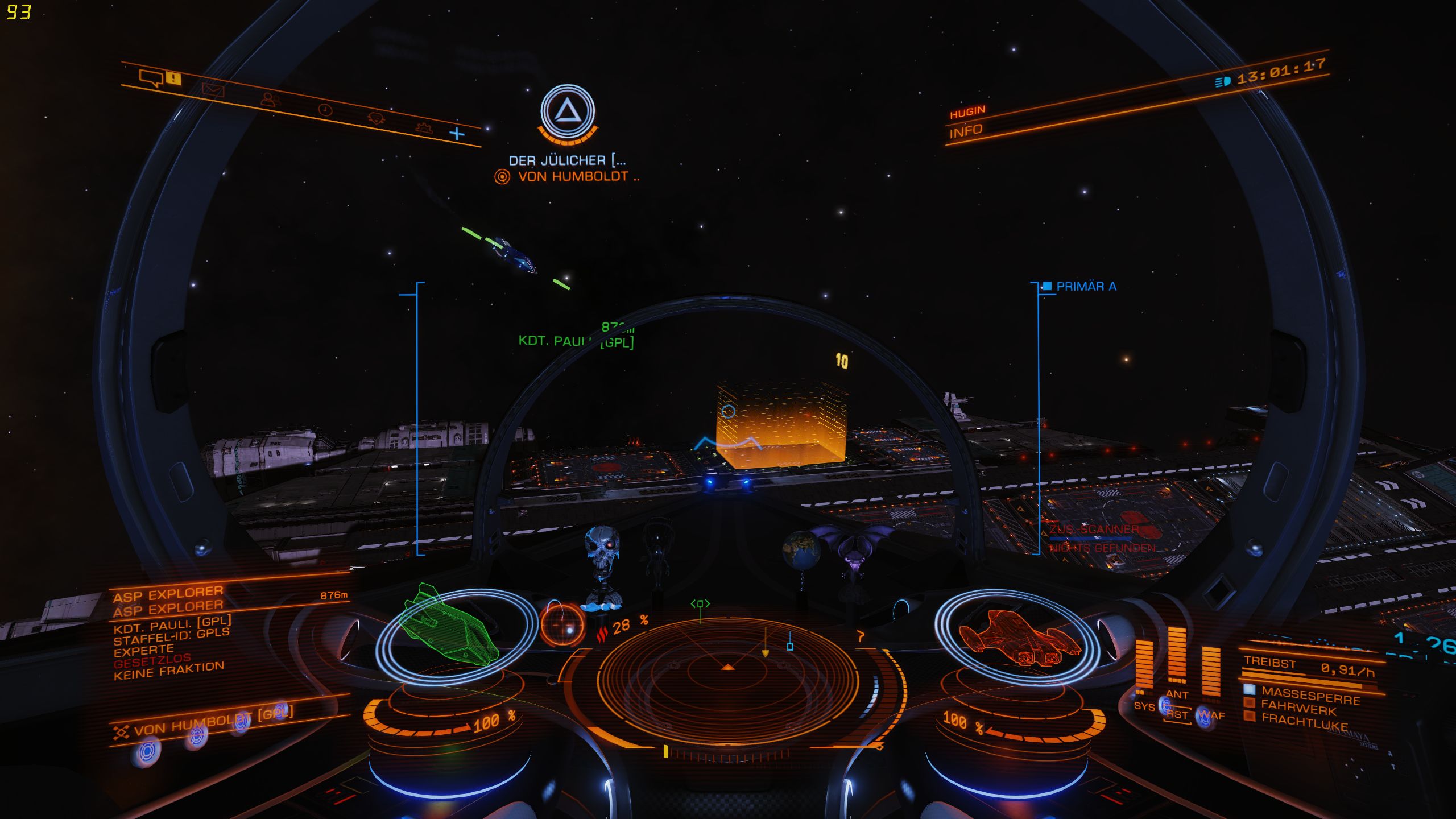Select the INFO panel label
1456x819 pixels.
tap(965, 131)
